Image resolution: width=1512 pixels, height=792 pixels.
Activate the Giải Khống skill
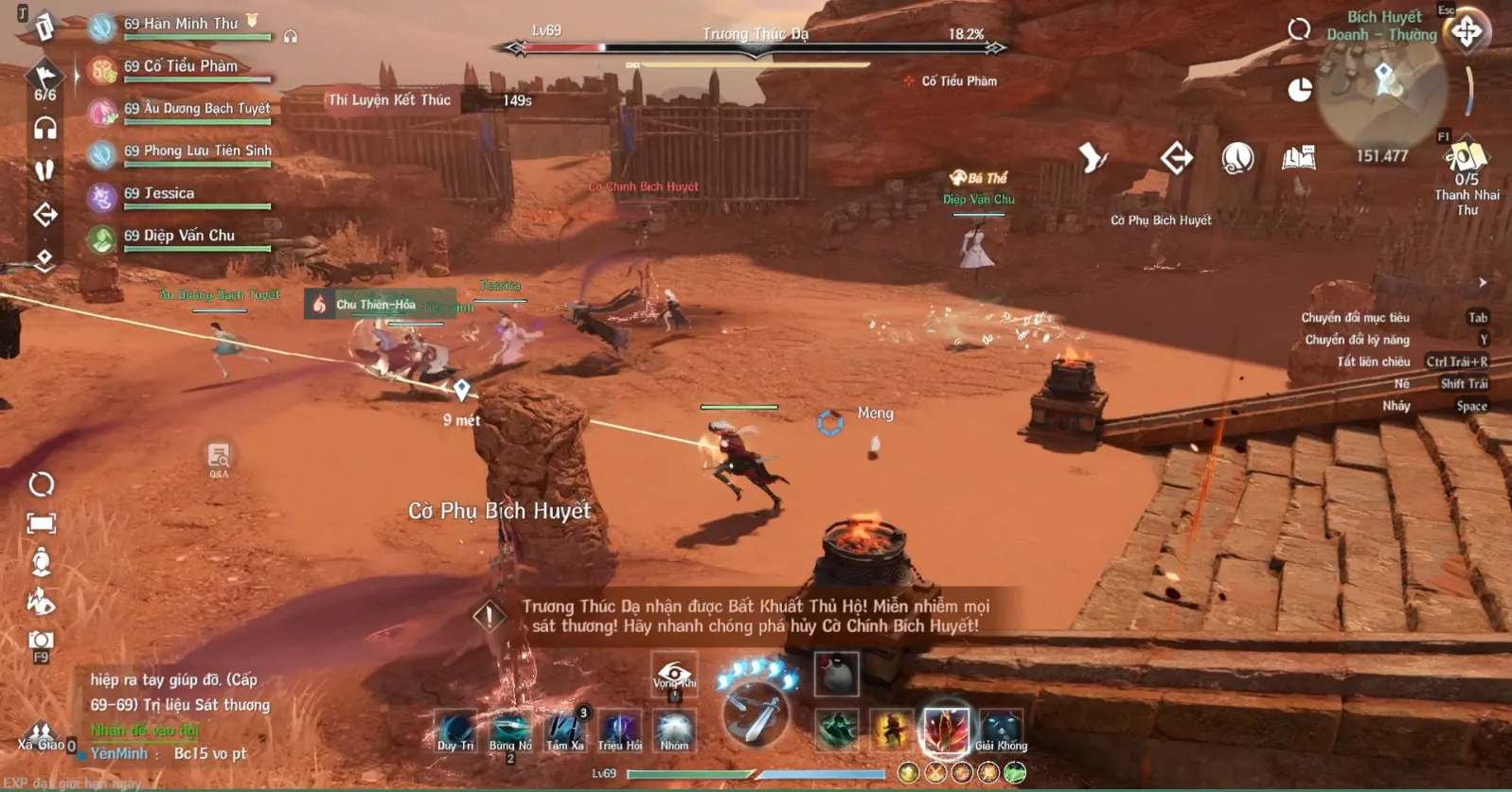click(x=1001, y=730)
